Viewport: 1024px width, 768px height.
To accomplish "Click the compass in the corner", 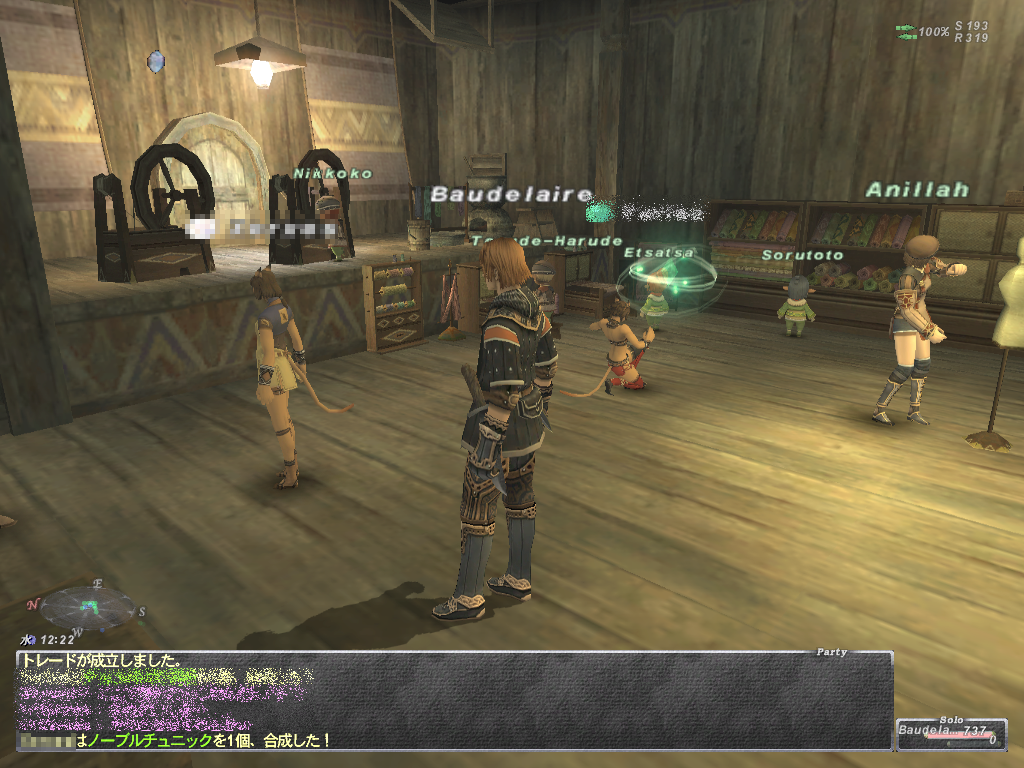I will click(88, 606).
